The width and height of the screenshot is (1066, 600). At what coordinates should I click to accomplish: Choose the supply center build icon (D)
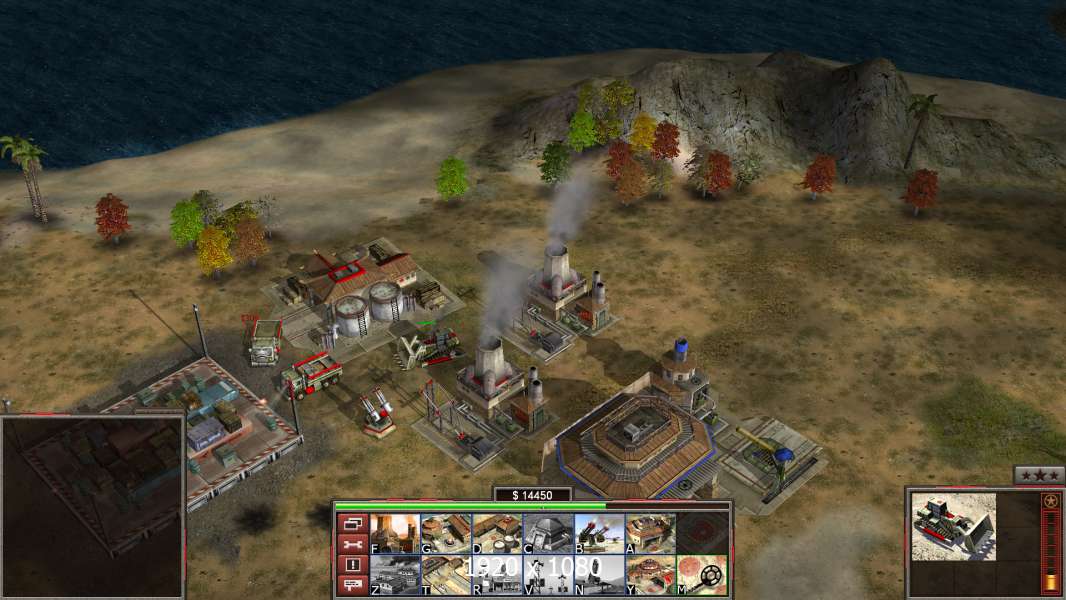[497, 534]
